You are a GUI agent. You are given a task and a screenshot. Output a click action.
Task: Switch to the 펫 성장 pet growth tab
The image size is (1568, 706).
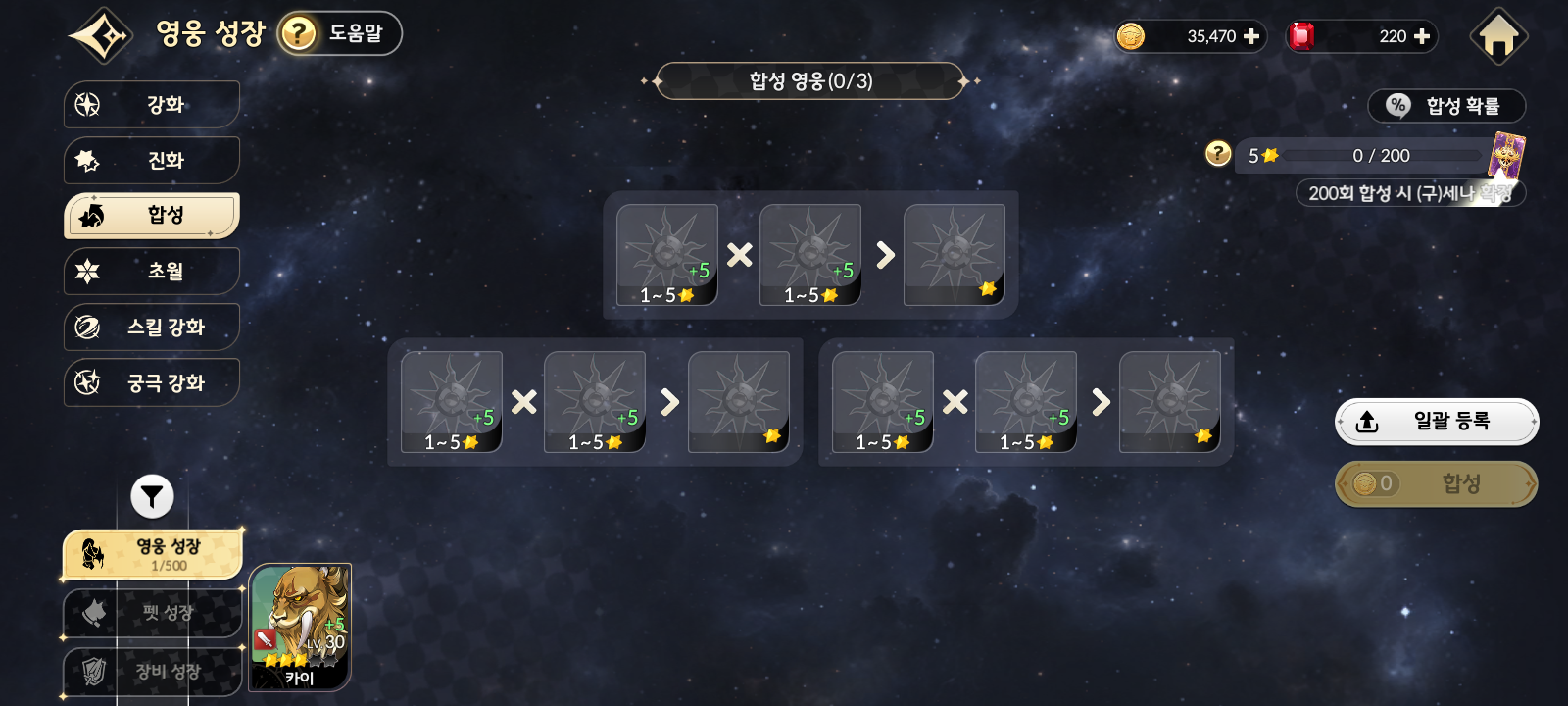point(152,615)
